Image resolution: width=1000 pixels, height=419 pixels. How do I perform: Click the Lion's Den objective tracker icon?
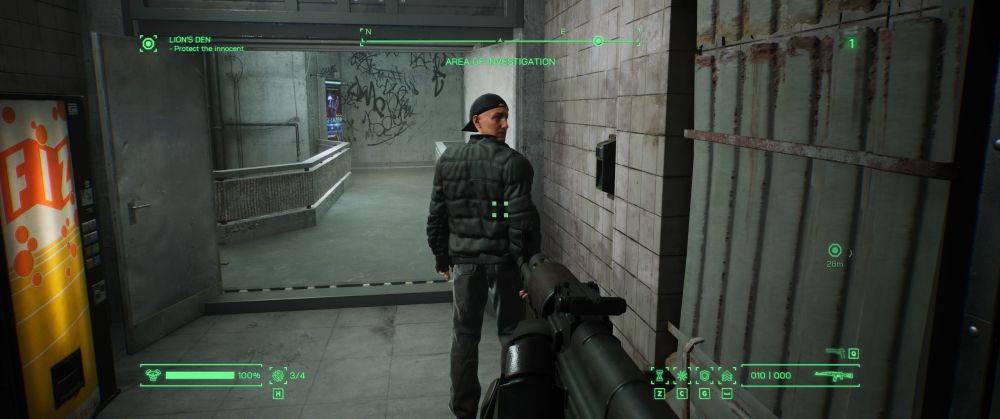148,43
